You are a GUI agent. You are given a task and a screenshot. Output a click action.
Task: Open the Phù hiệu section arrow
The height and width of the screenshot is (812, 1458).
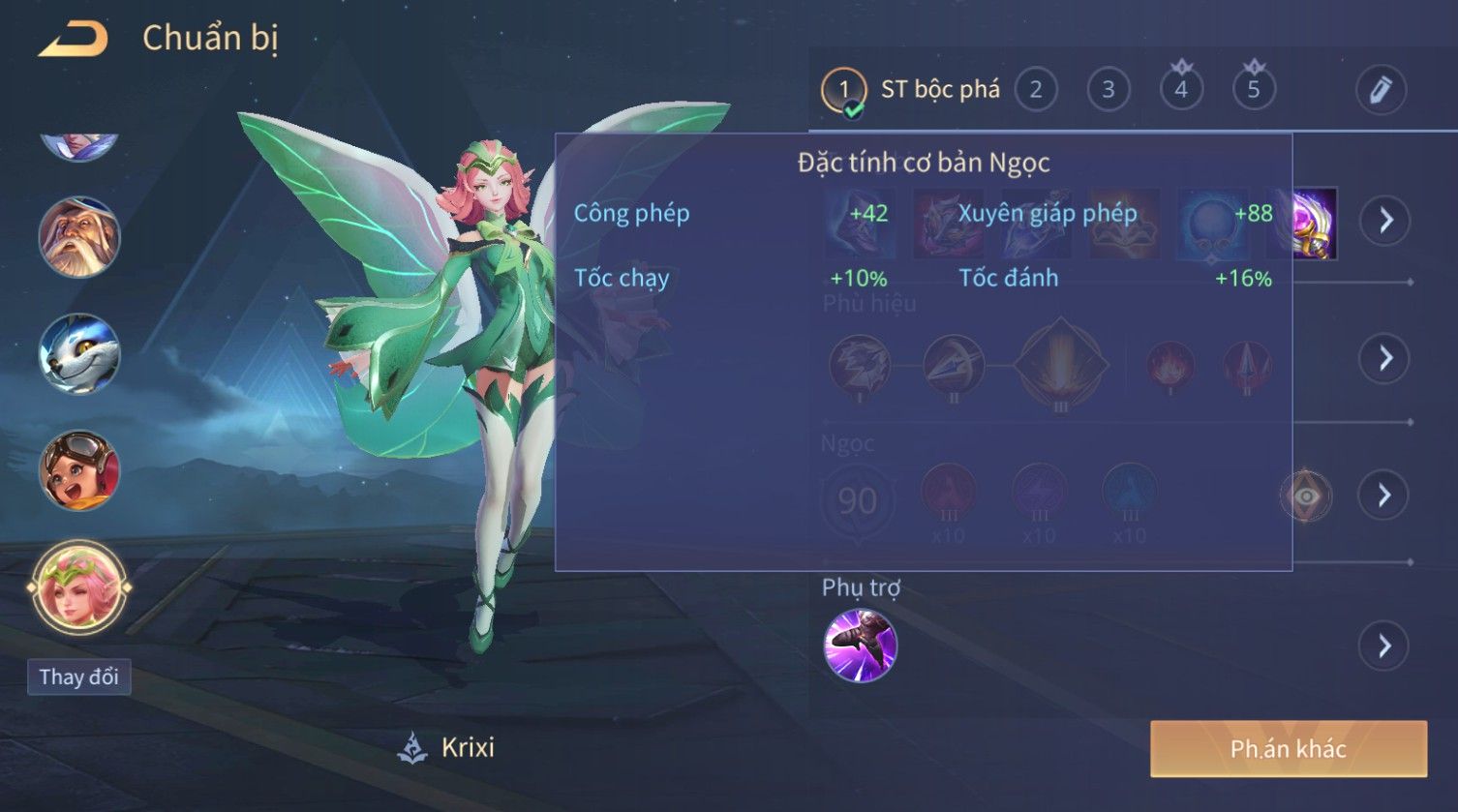click(x=1385, y=358)
